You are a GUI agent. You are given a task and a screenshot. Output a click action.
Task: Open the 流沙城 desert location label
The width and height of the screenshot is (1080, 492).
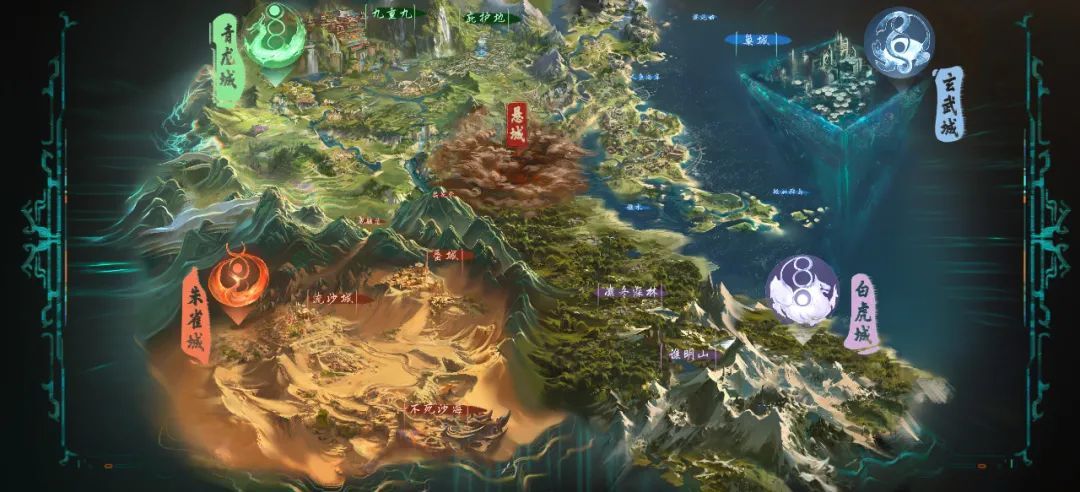334,297
